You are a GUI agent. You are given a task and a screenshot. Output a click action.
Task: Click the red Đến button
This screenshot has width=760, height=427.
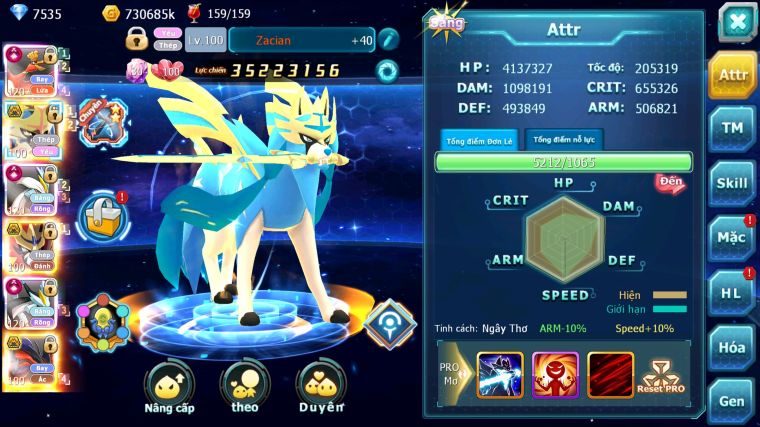pos(669,182)
